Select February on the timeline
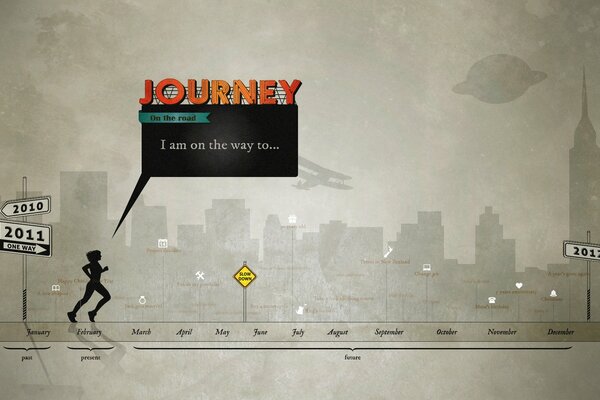 coord(89,332)
